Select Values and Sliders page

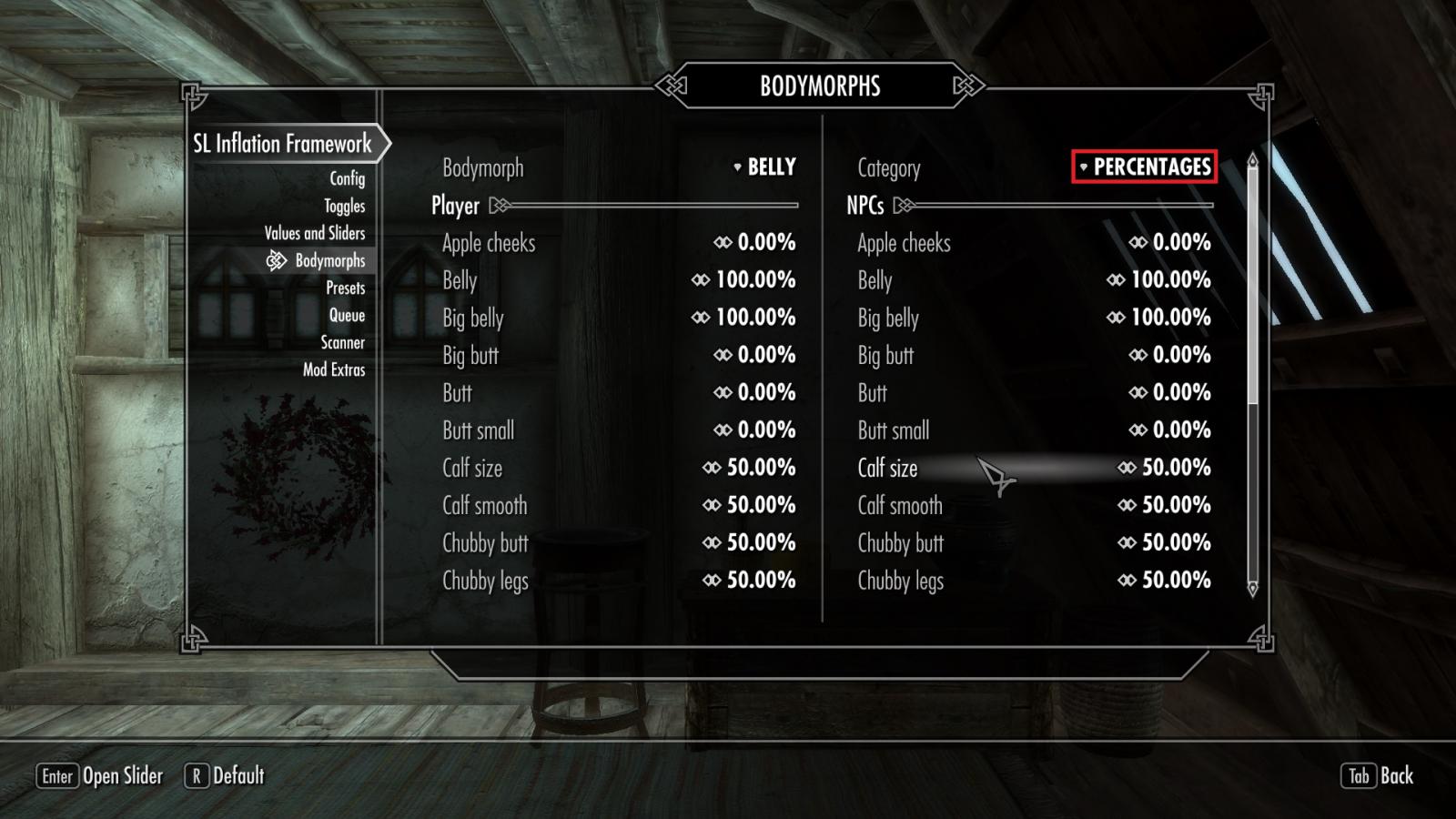tap(314, 233)
